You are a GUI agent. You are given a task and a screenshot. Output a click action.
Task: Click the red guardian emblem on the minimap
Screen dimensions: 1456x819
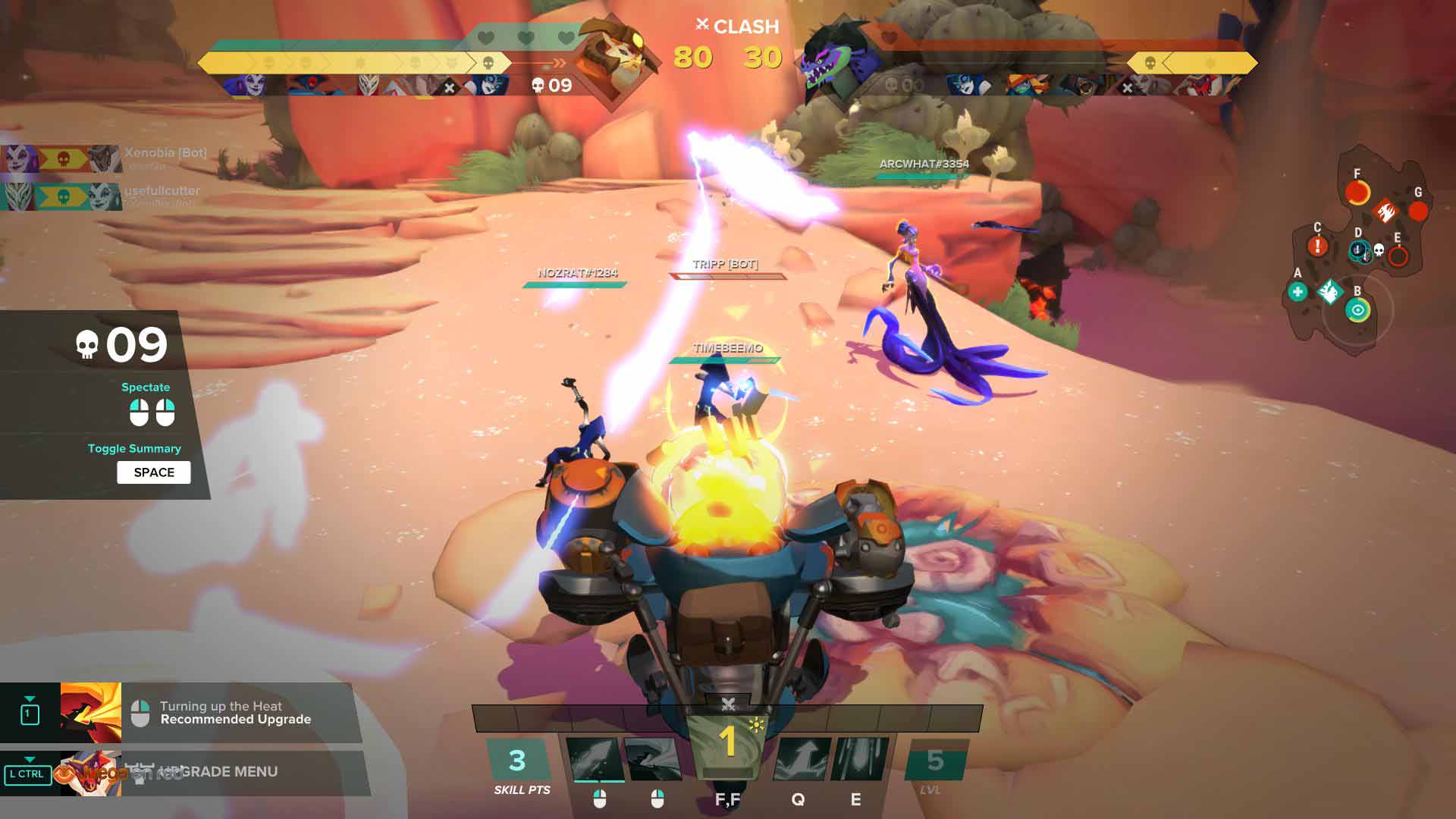click(x=1385, y=211)
